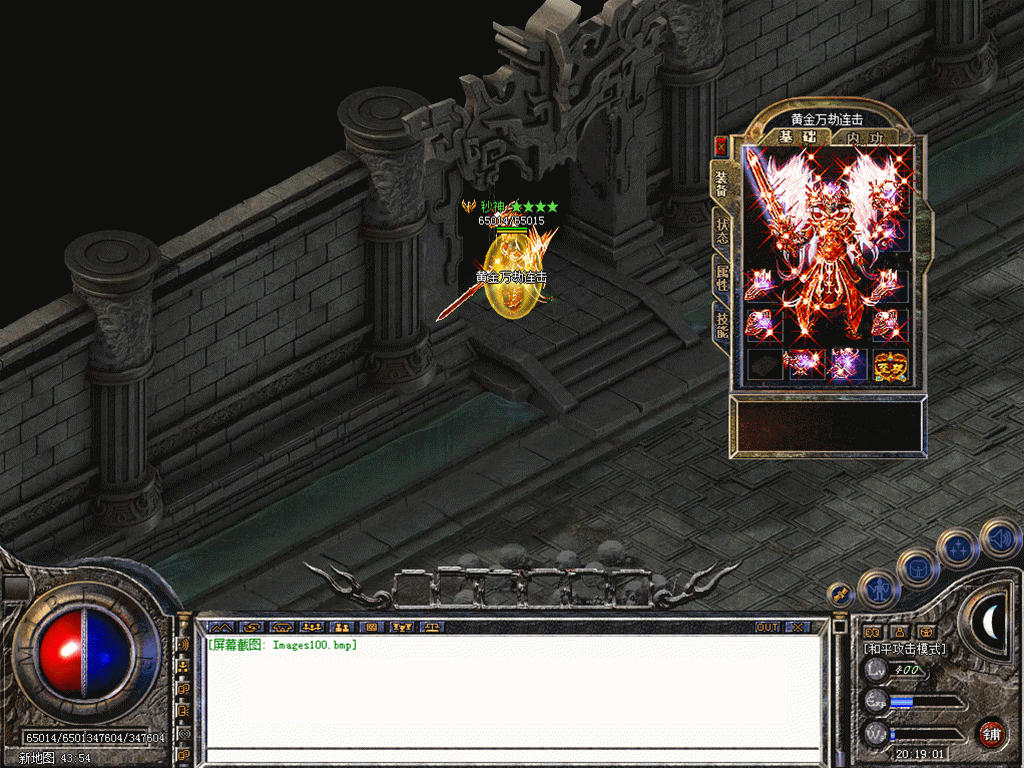Open the 技能 side tab
1024x768 pixels.
(722, 324)
